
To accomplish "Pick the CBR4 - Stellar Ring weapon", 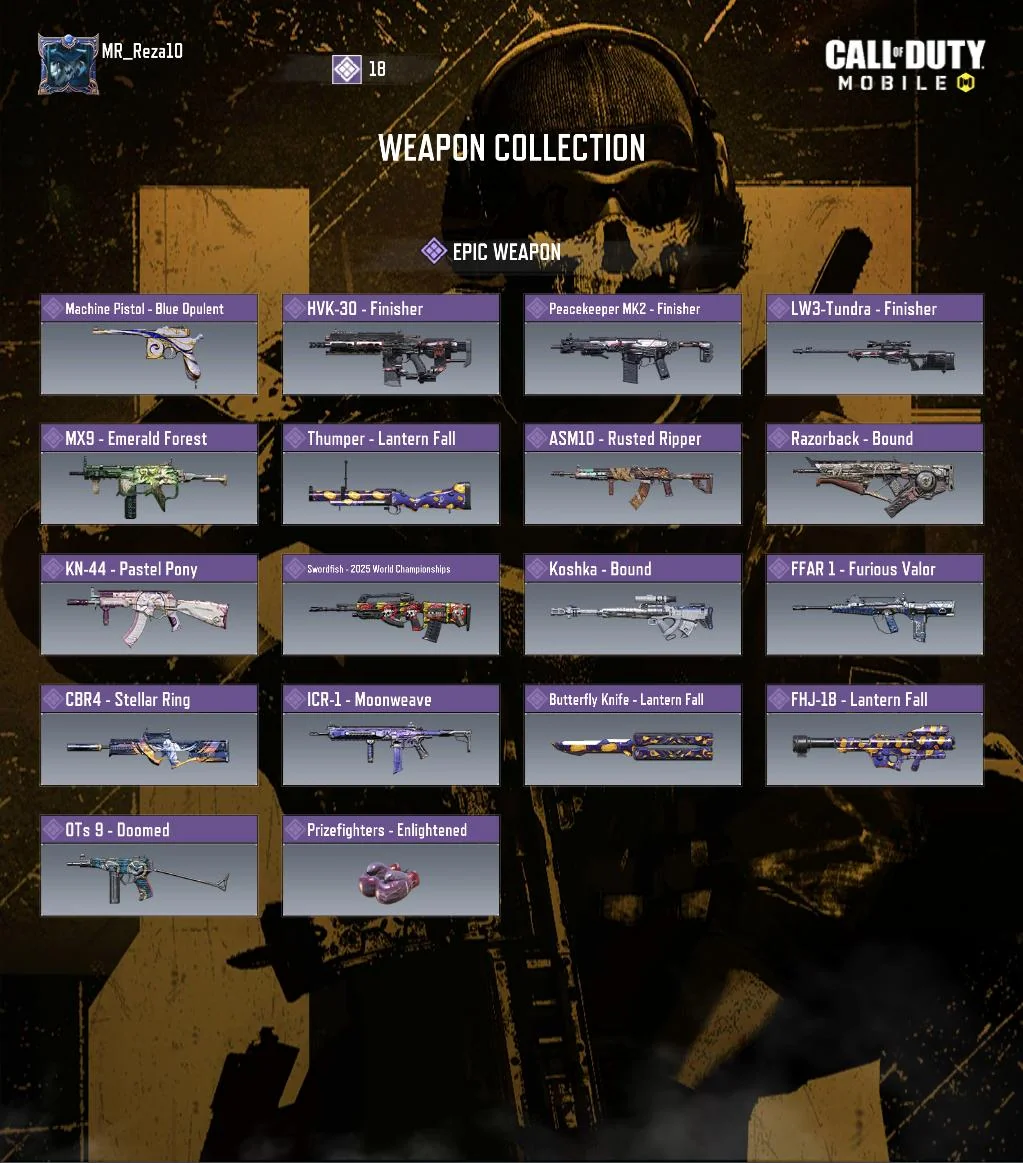I will (x=149, y=736).
